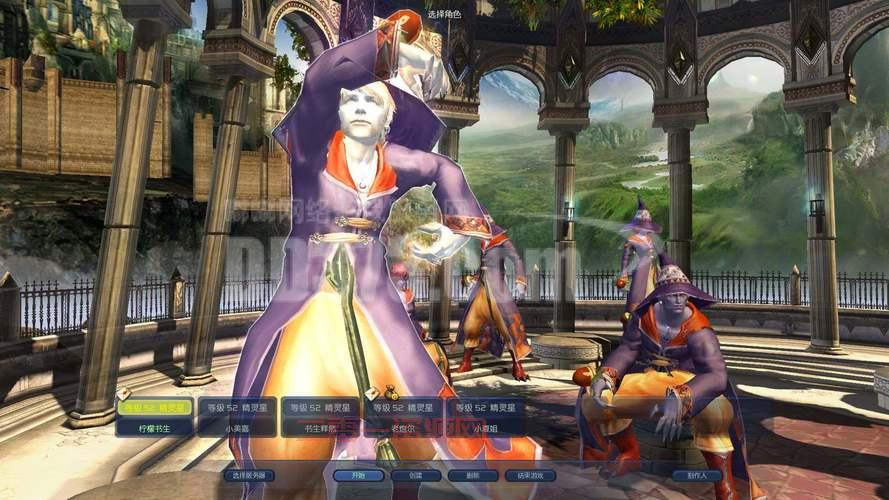Open the 选择服务器 server selection

(x=248, y=476)
